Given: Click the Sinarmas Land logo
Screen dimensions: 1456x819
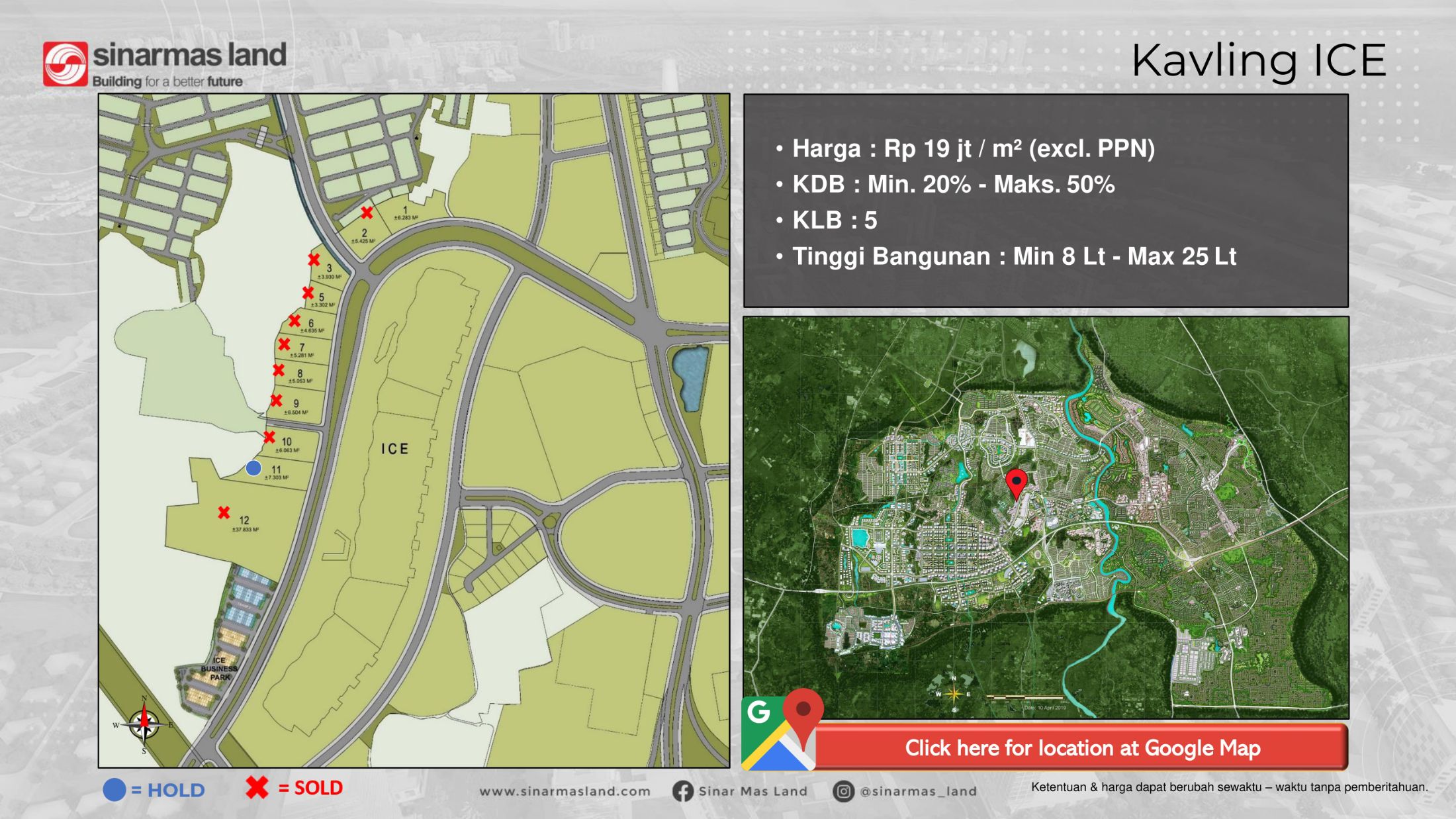Looking at the screenshot, I should pos(165,64).
